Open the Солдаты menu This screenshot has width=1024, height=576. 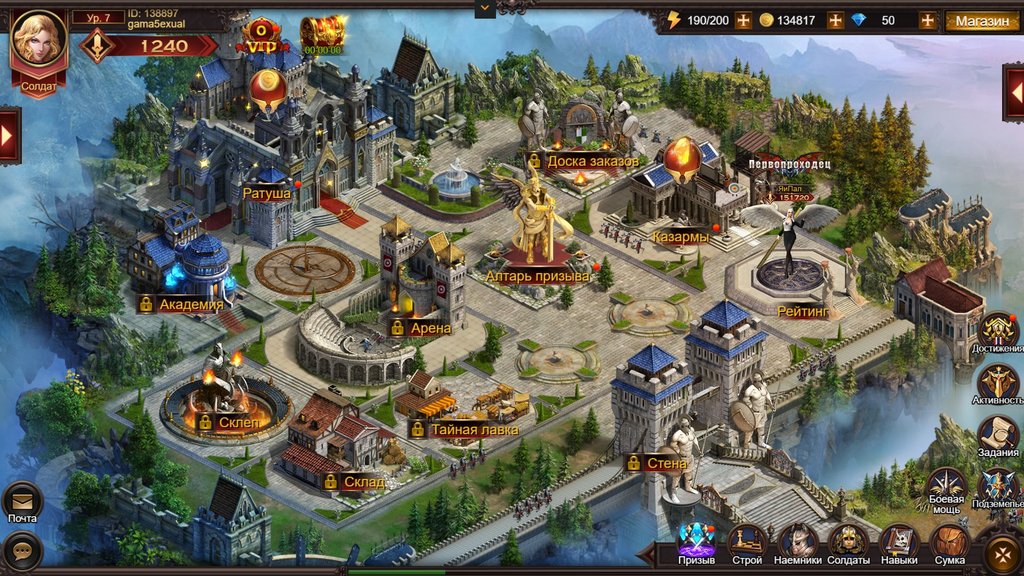pos(848,541)
